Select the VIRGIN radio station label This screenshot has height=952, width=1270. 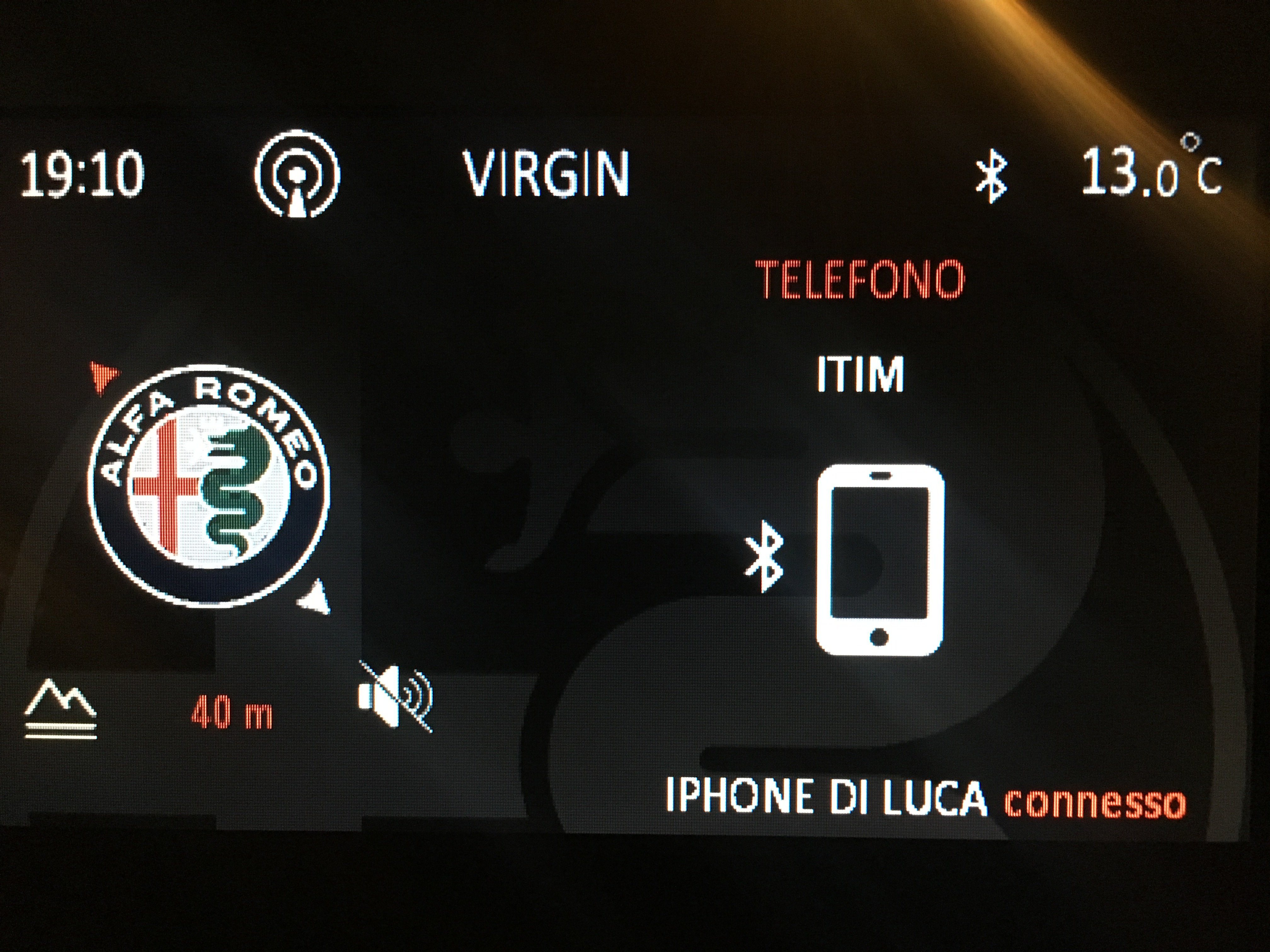pyautogui.click(x=546, y=174)
